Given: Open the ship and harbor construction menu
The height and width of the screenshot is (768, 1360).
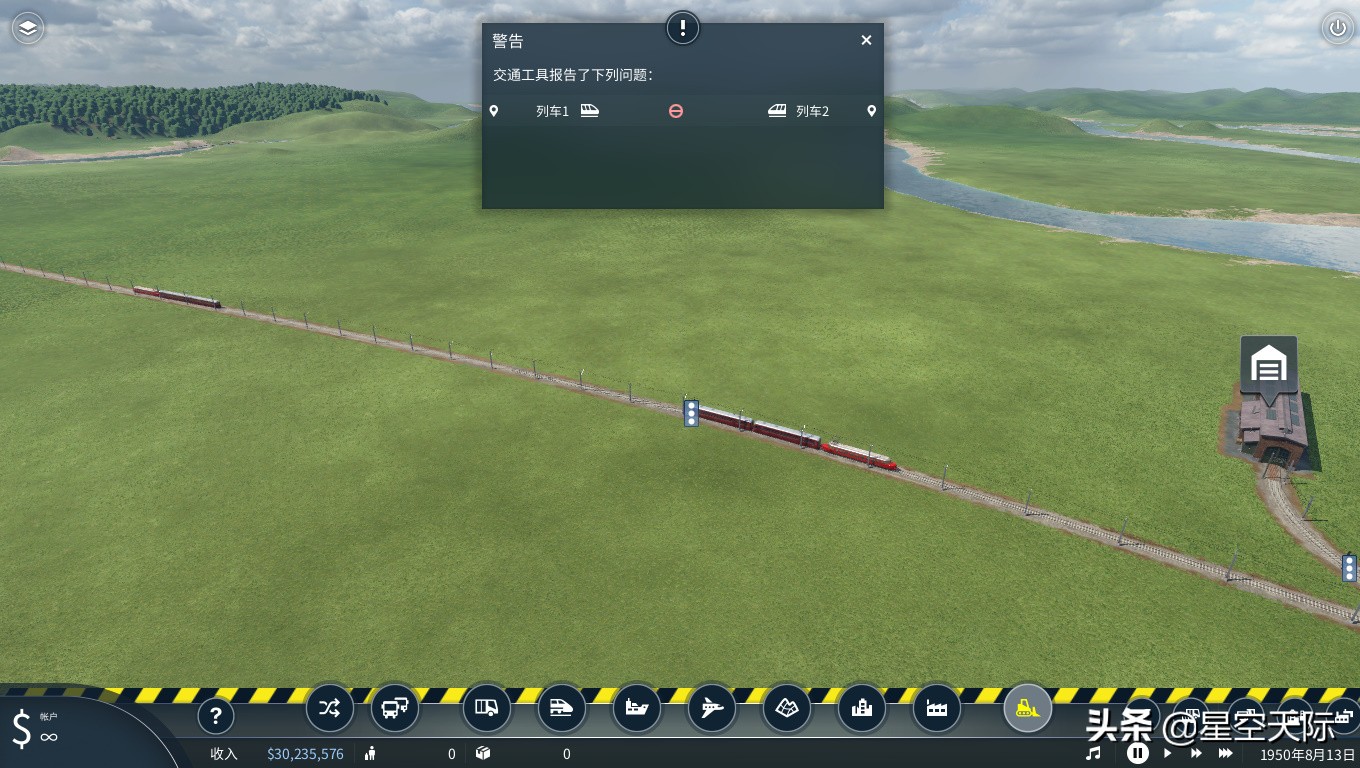Looking at the screenshot, I should (637, 709).
